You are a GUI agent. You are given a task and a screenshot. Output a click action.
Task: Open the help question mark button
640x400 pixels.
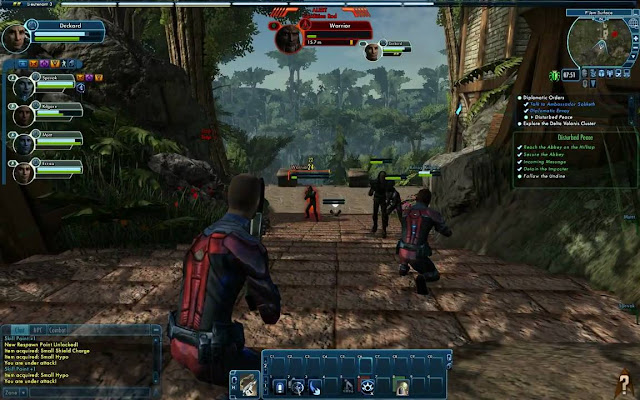pos(623,381)
